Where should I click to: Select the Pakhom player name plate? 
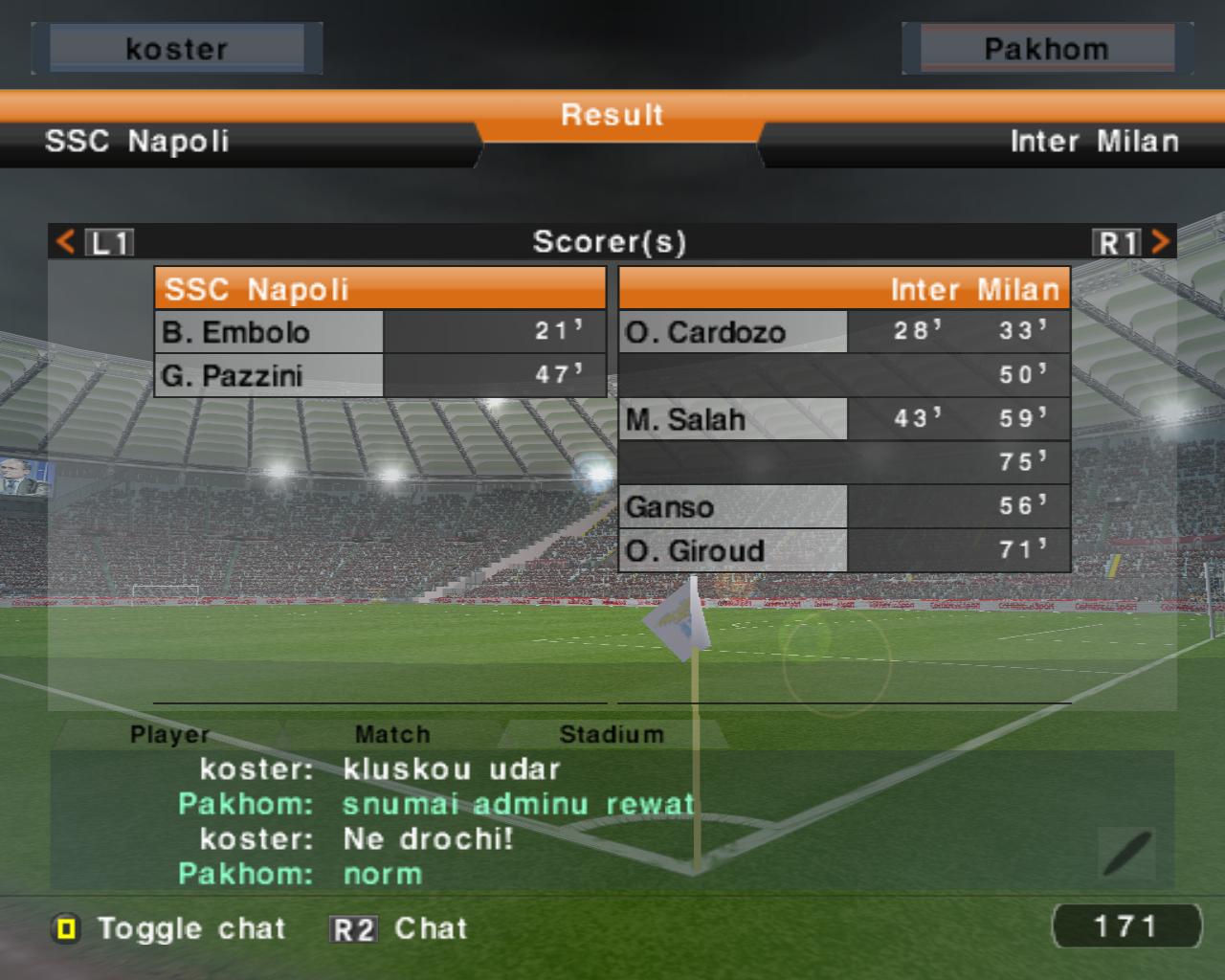click(x=1046, y=49)
